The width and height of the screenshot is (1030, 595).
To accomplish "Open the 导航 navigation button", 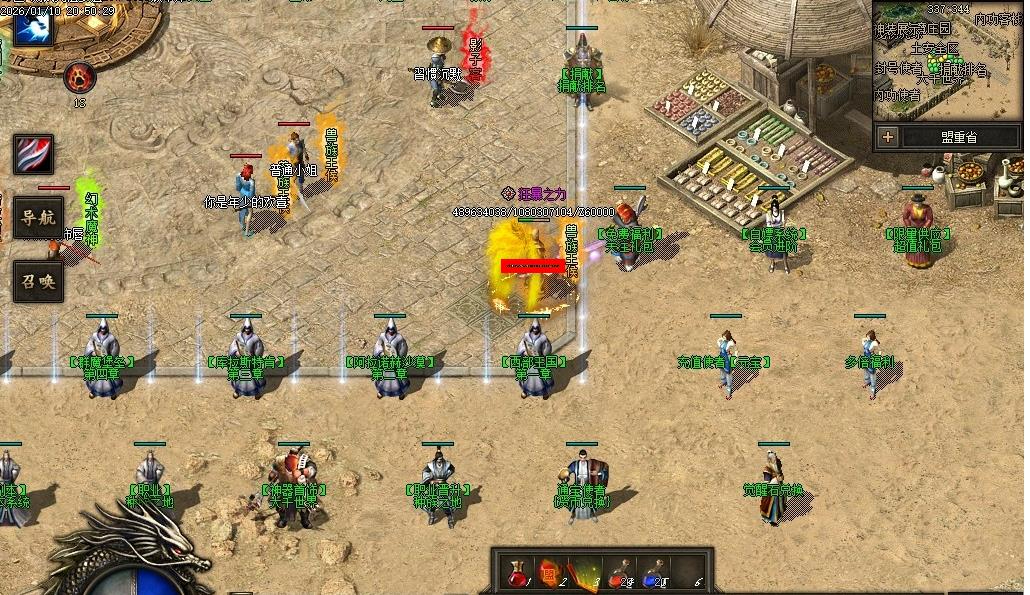I will click(38, 217).
